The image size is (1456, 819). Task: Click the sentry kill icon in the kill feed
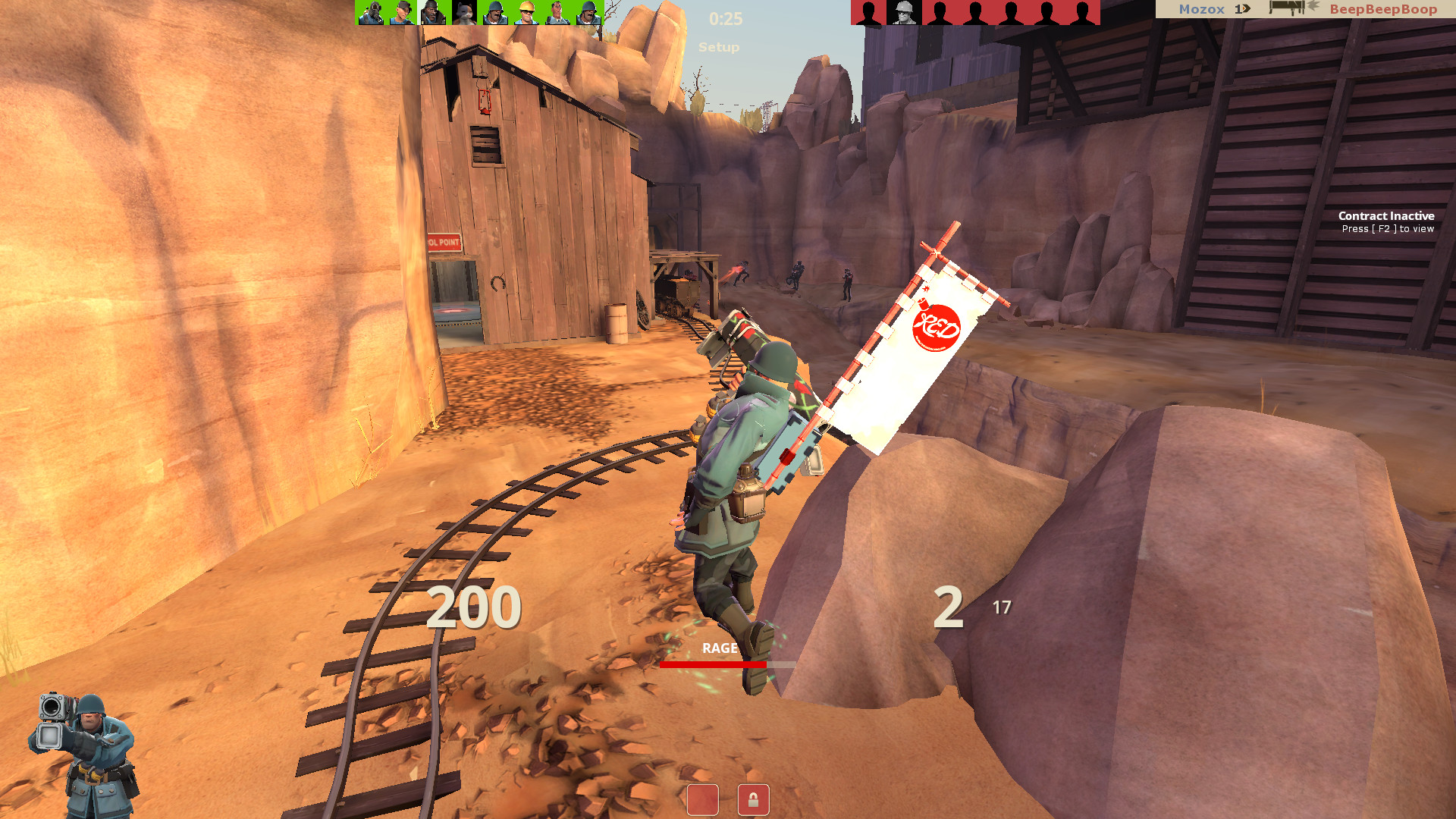[x=1287, y=10]
